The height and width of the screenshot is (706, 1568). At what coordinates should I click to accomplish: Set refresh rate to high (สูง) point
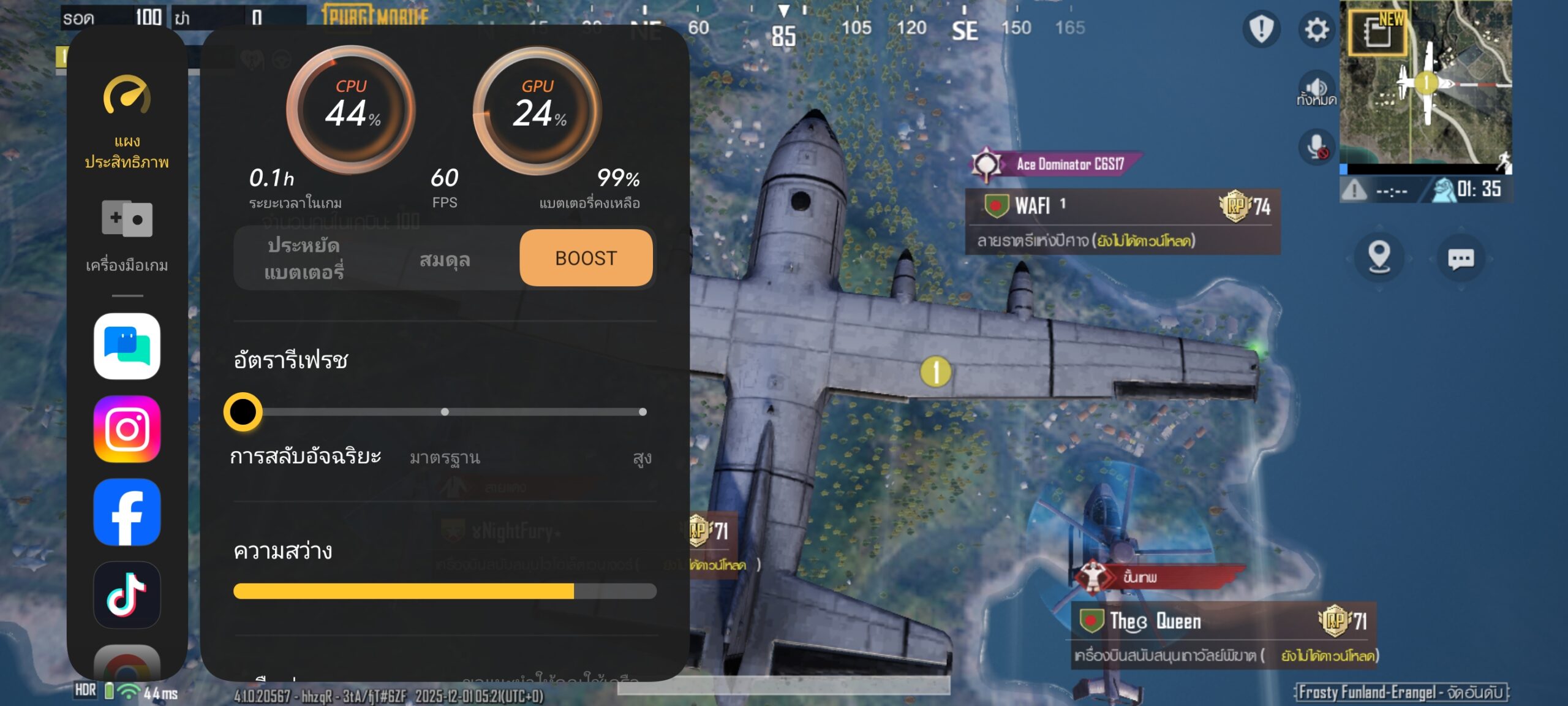(x=643, y=412)
